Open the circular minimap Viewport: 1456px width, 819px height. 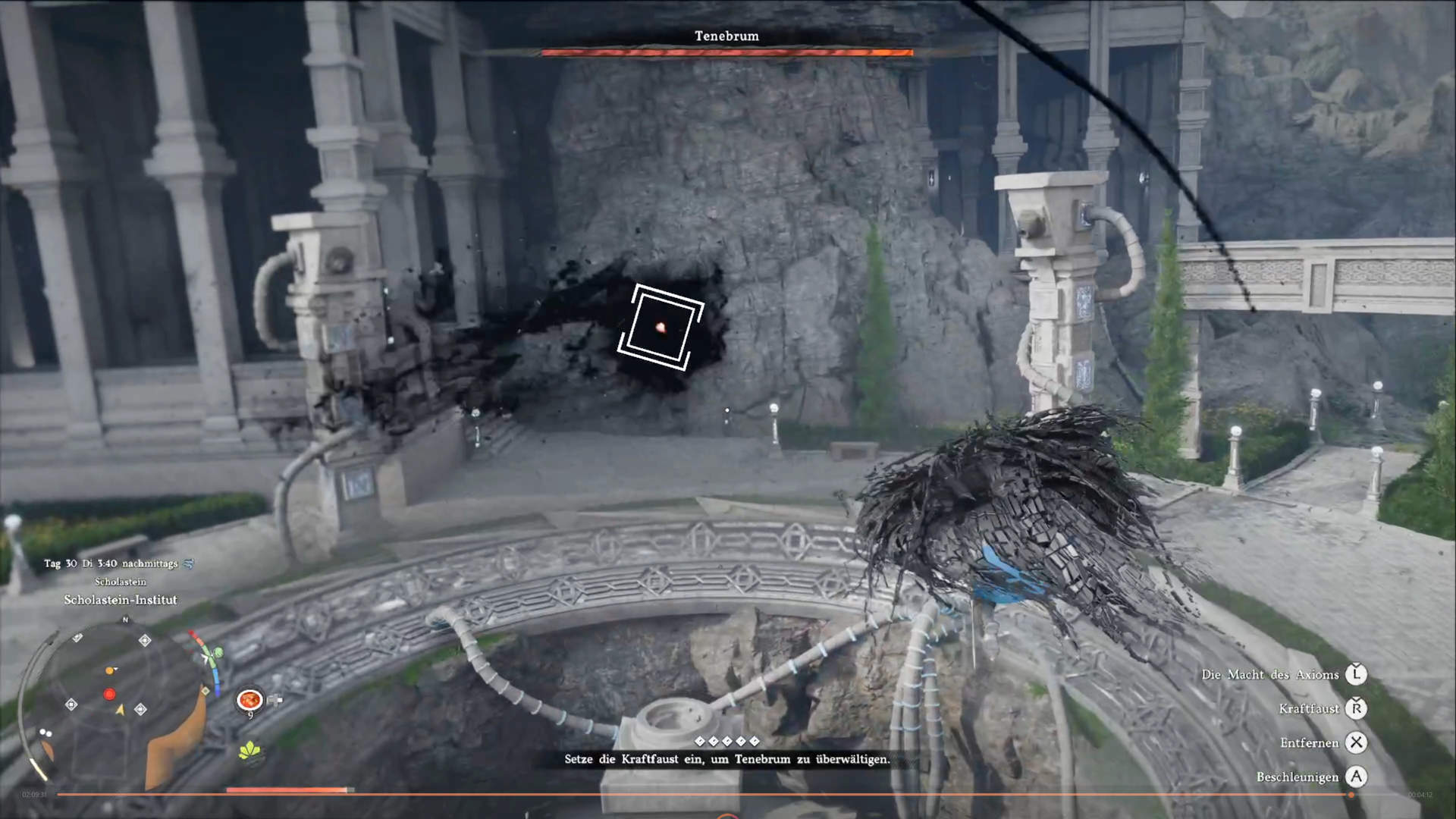[121, 701]
